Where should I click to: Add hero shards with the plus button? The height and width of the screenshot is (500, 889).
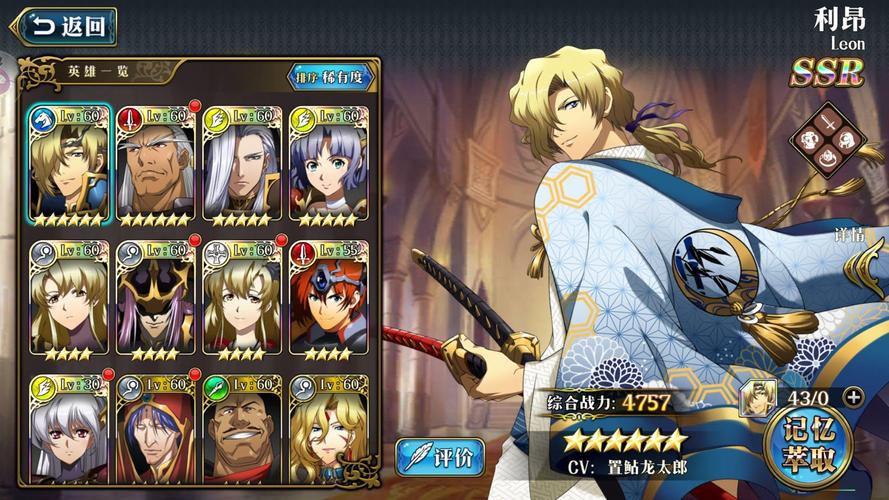[x=853, y=396]
